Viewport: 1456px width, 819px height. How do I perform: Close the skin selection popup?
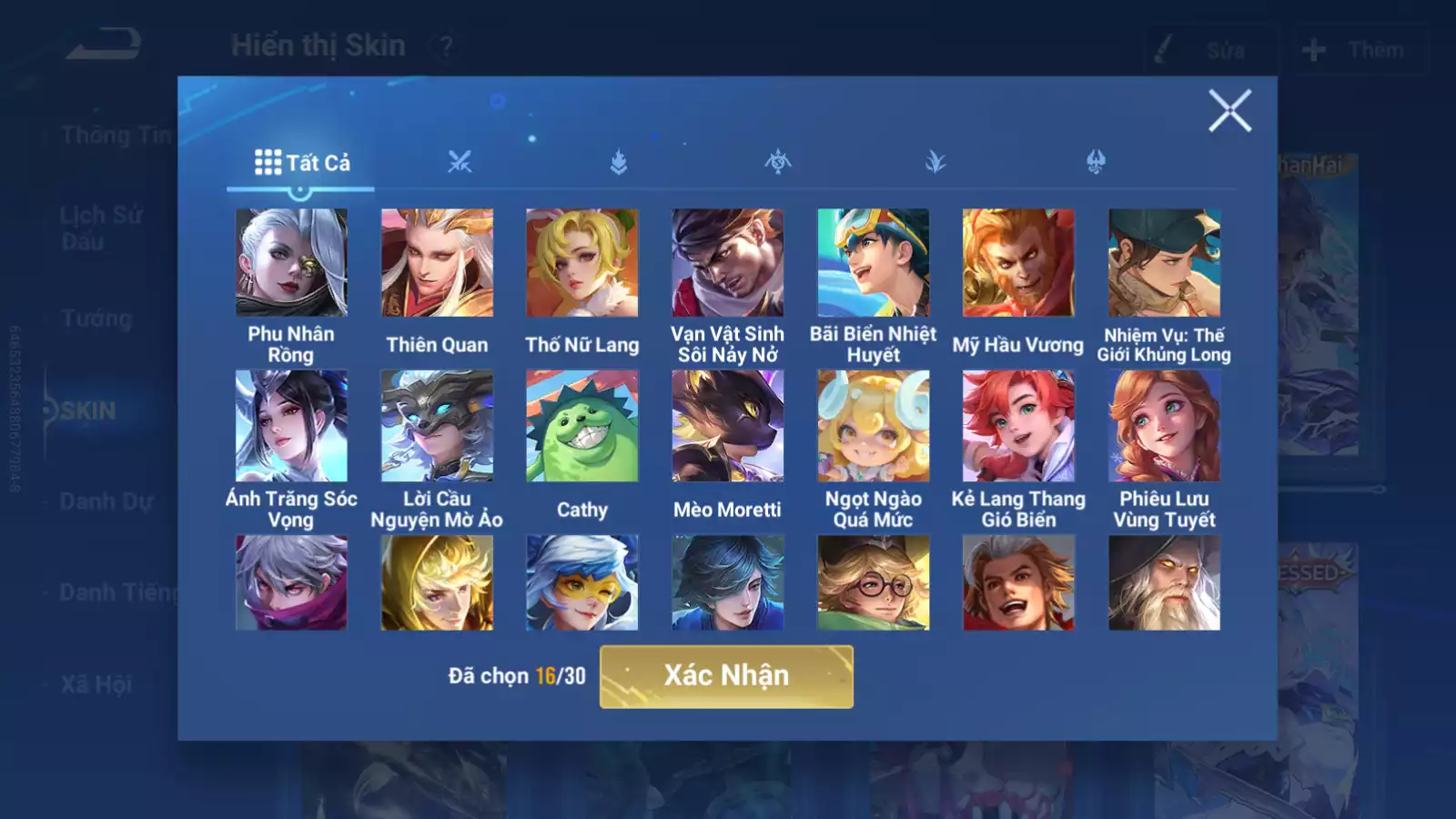pos(1229,111)
